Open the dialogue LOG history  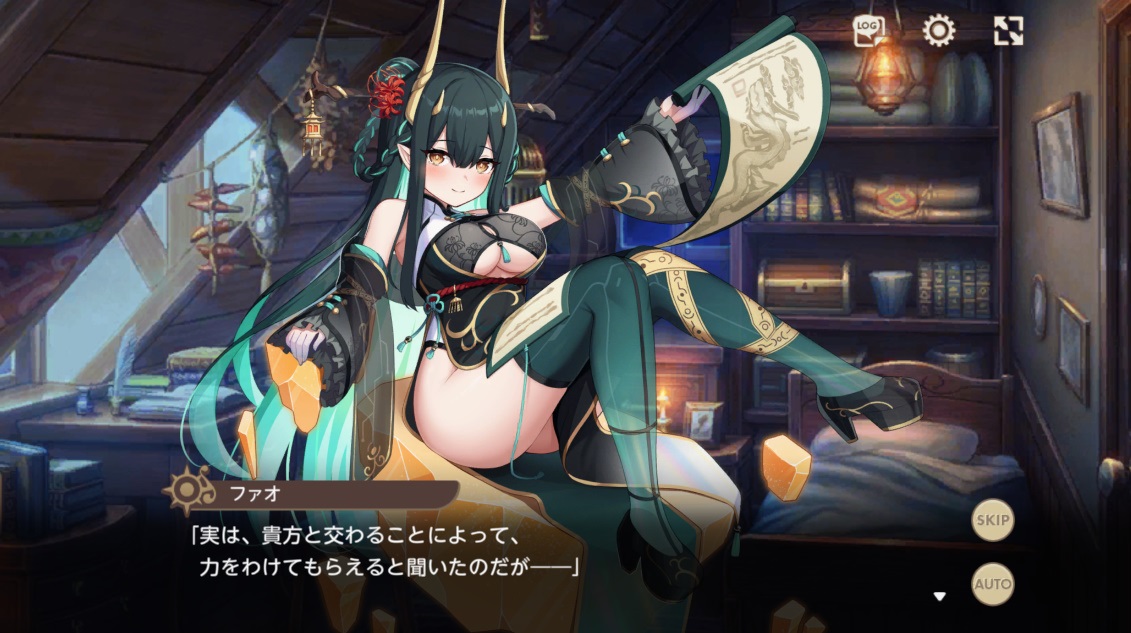tap(868, 31)
